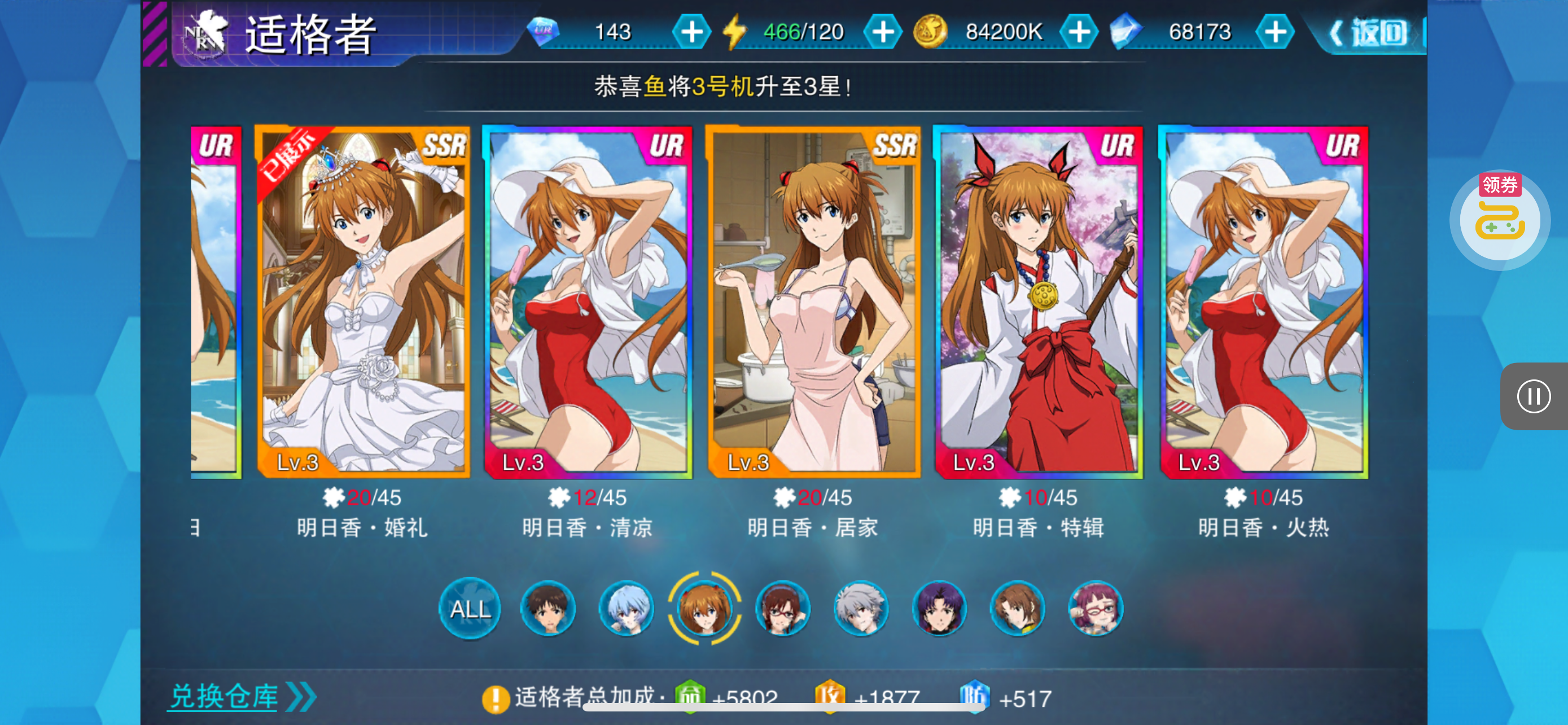Filter by pink-haired glasses girl portrait
This screenshot has height=725, width=1568.
(1096, 608)
